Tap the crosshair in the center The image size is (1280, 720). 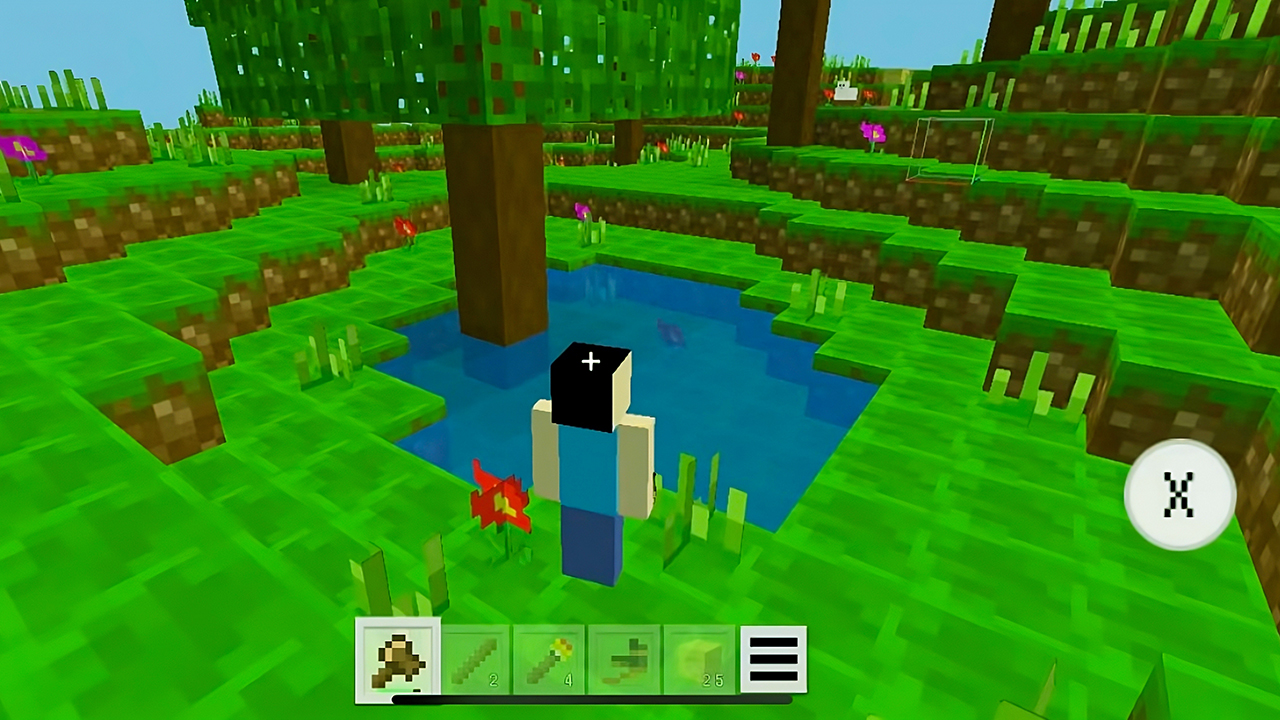point(590,361)
